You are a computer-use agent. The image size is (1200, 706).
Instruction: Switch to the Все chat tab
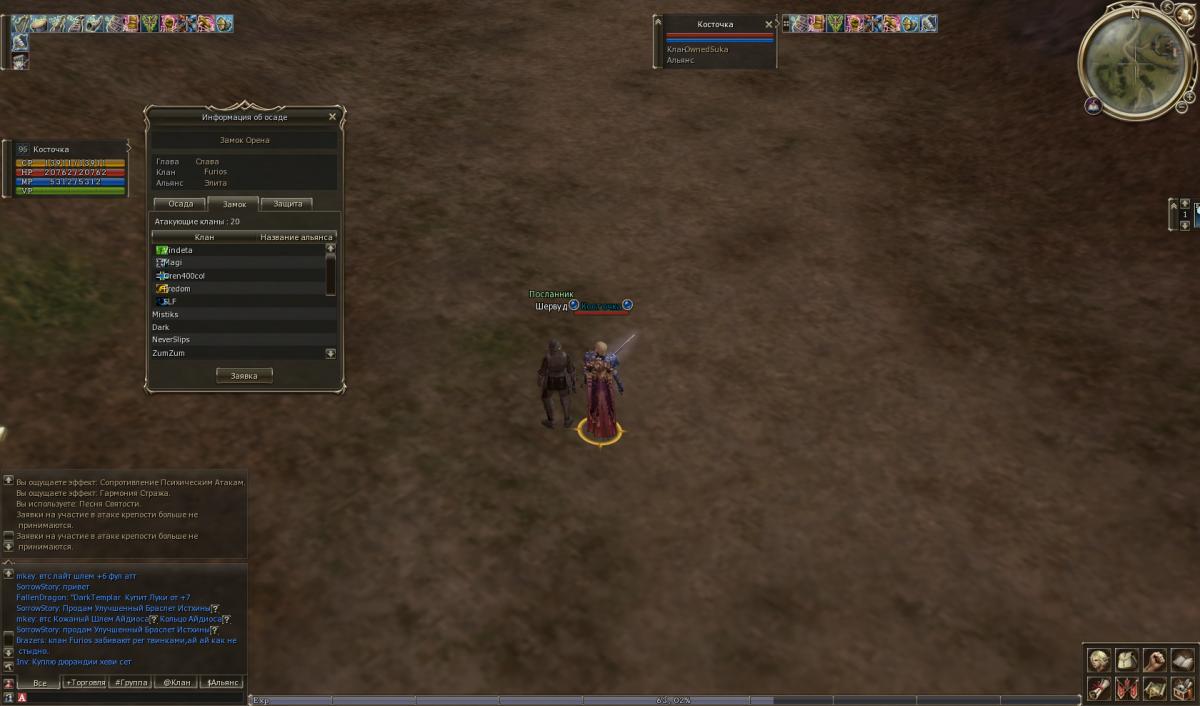click(40, 683)
